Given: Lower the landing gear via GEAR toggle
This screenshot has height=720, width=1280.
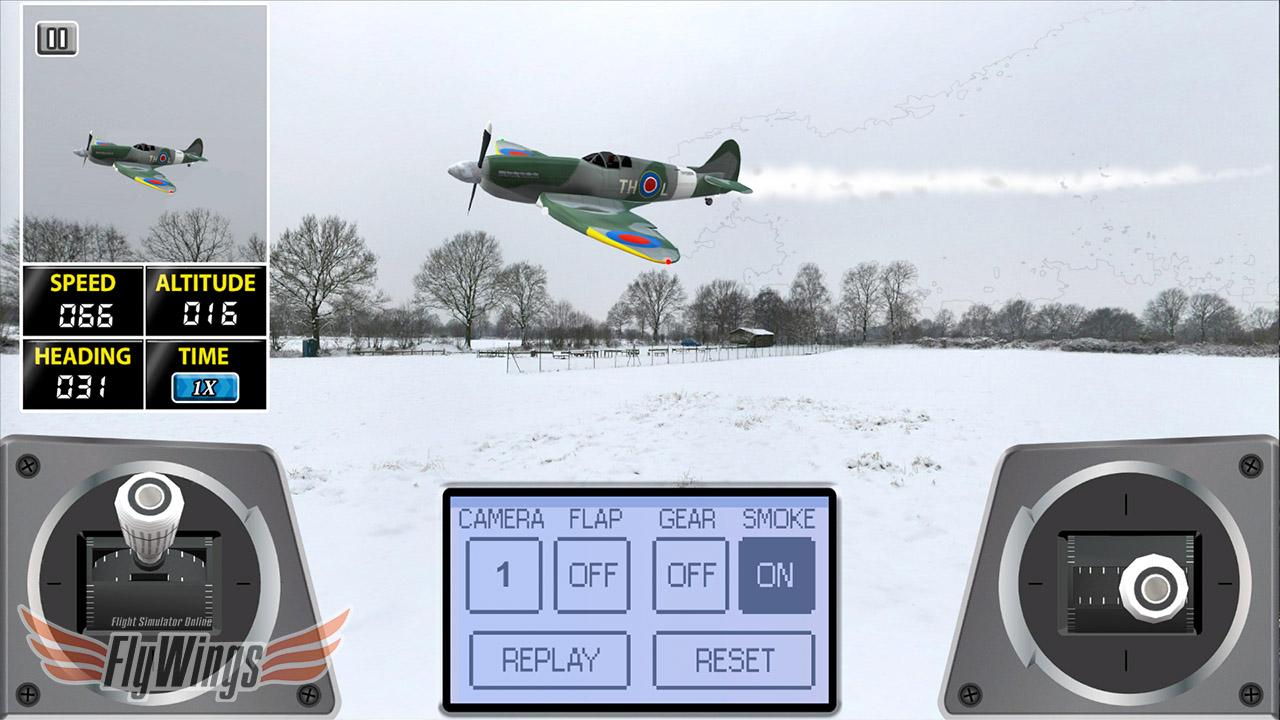Looking at the screenshot, I should click(690, 575).
